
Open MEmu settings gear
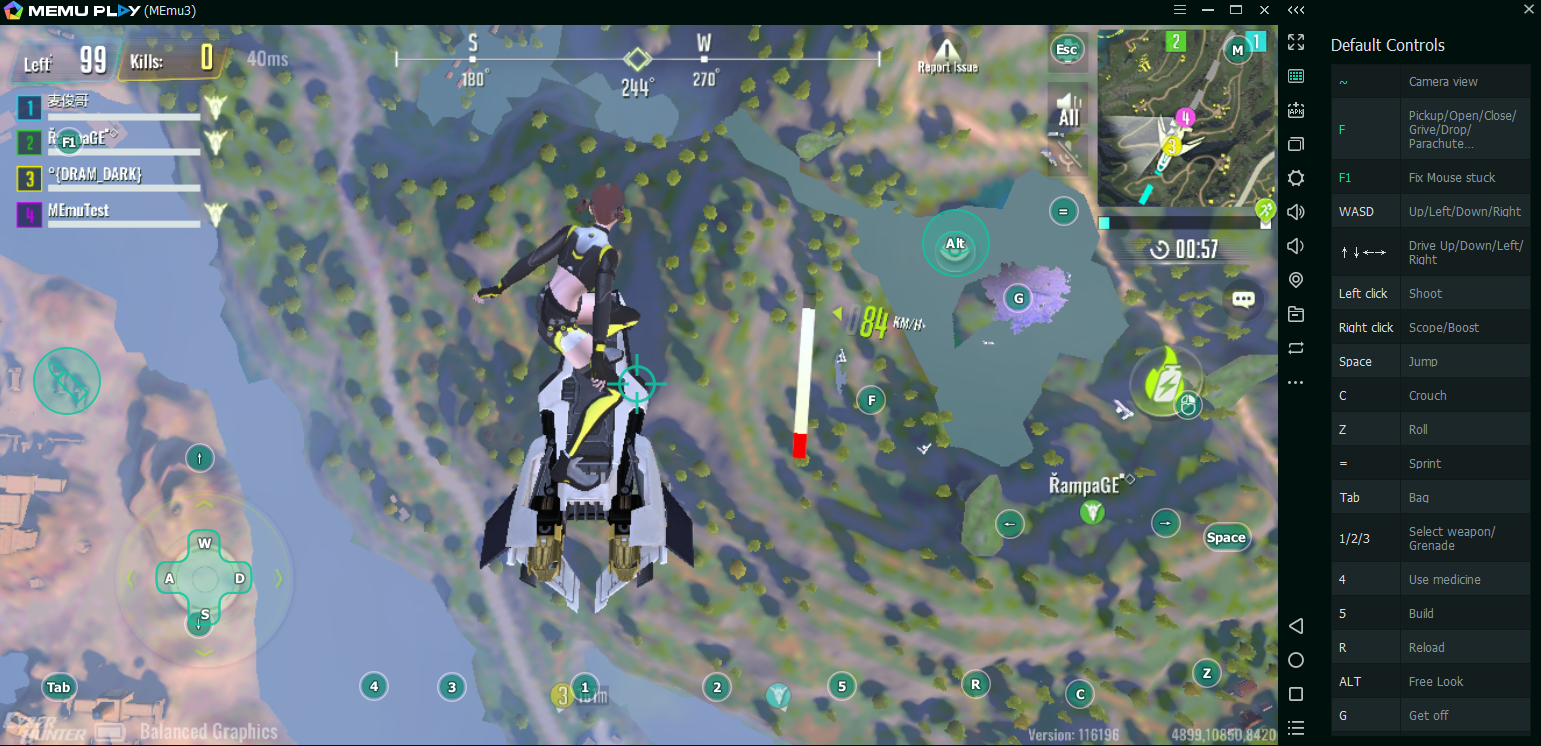pos(1296,177)
